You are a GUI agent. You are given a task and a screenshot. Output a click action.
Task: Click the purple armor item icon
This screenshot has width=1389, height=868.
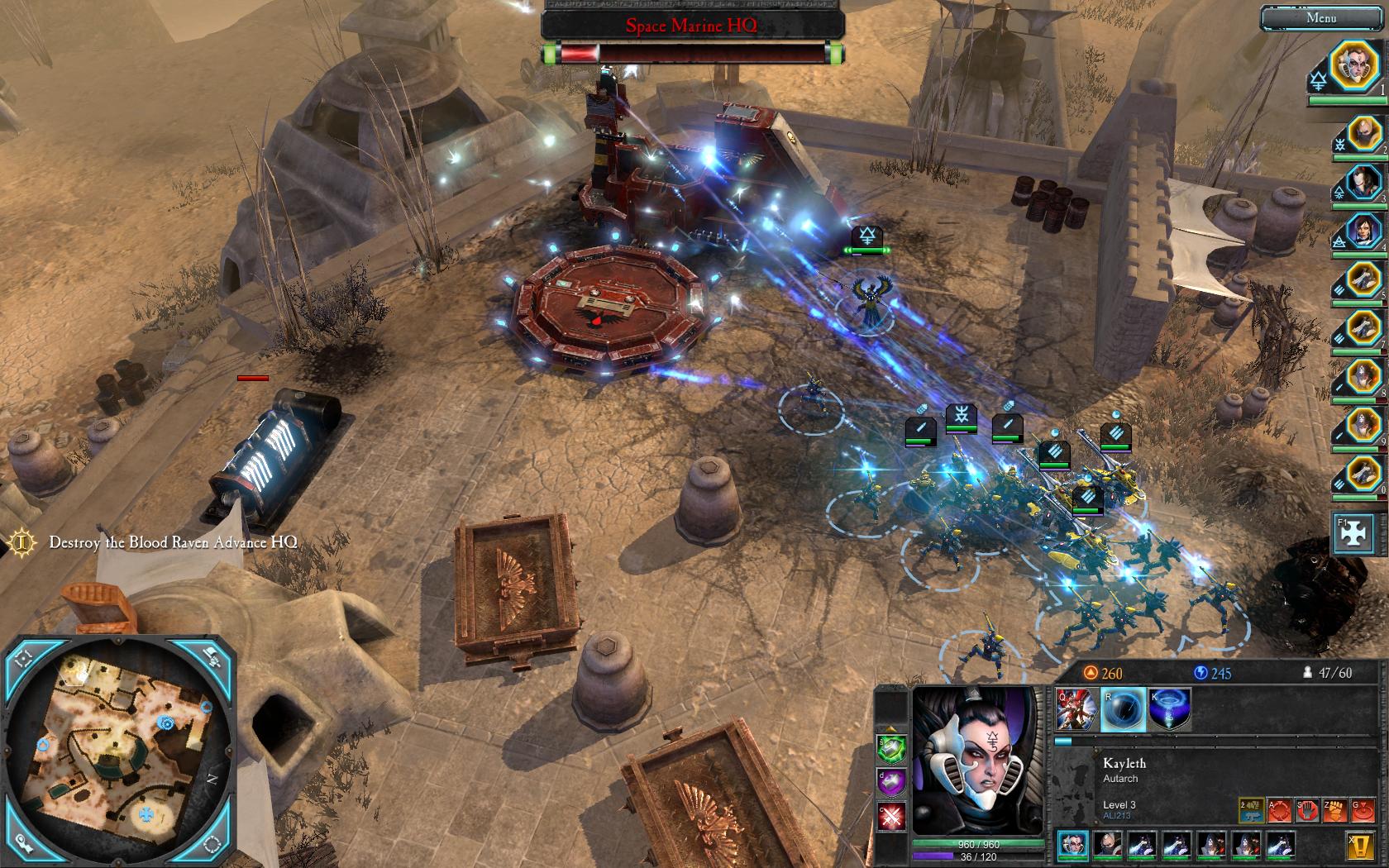[x=891, y=781]
